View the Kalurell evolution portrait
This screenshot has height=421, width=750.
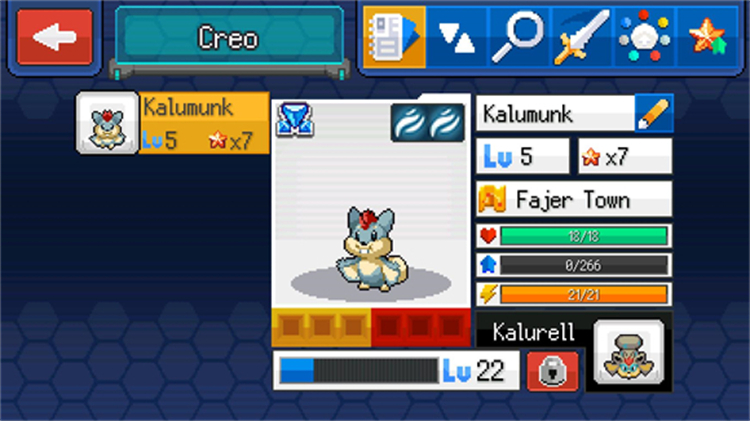628,354
